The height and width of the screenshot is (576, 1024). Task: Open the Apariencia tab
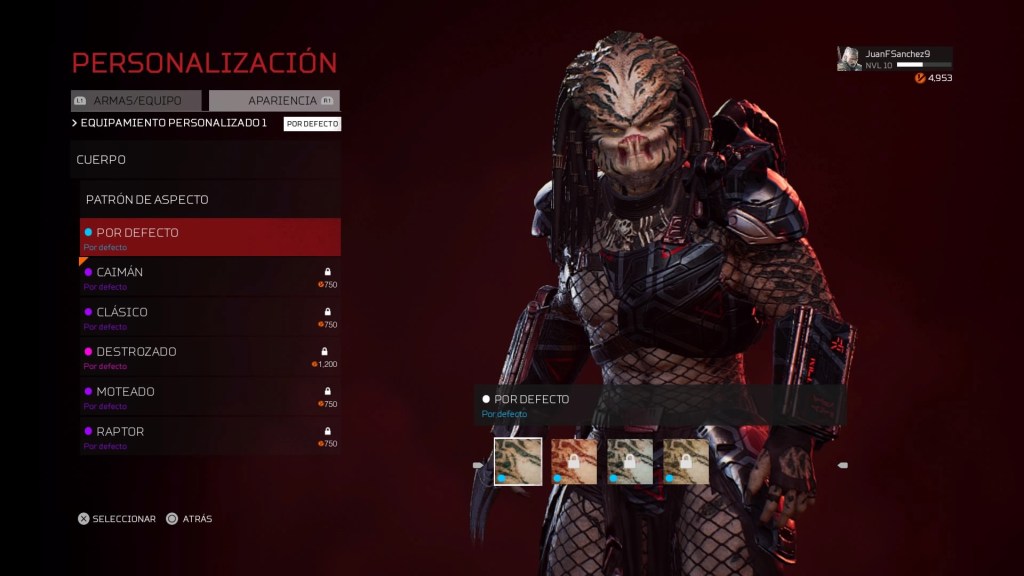coord(275,101)
